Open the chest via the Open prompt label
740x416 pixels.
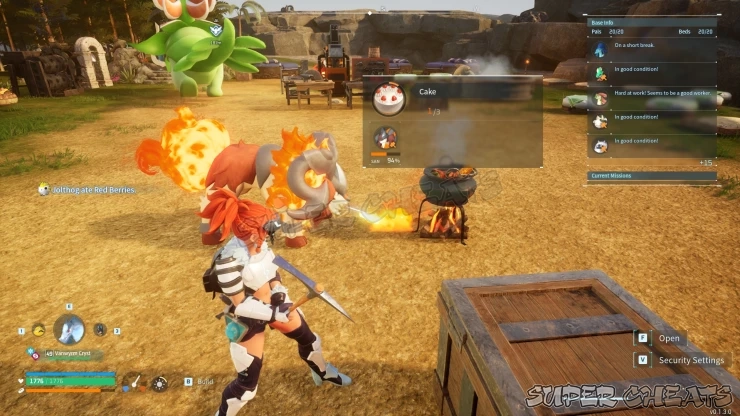coord(669,338)
